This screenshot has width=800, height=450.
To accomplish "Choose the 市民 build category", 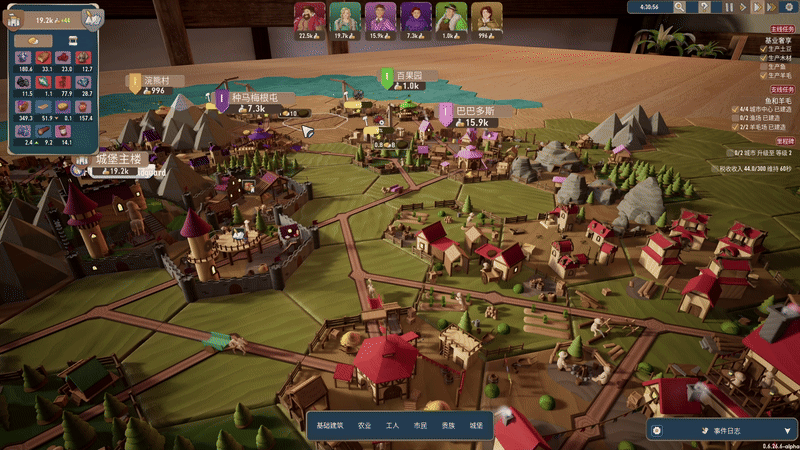I will coord(420,425).
